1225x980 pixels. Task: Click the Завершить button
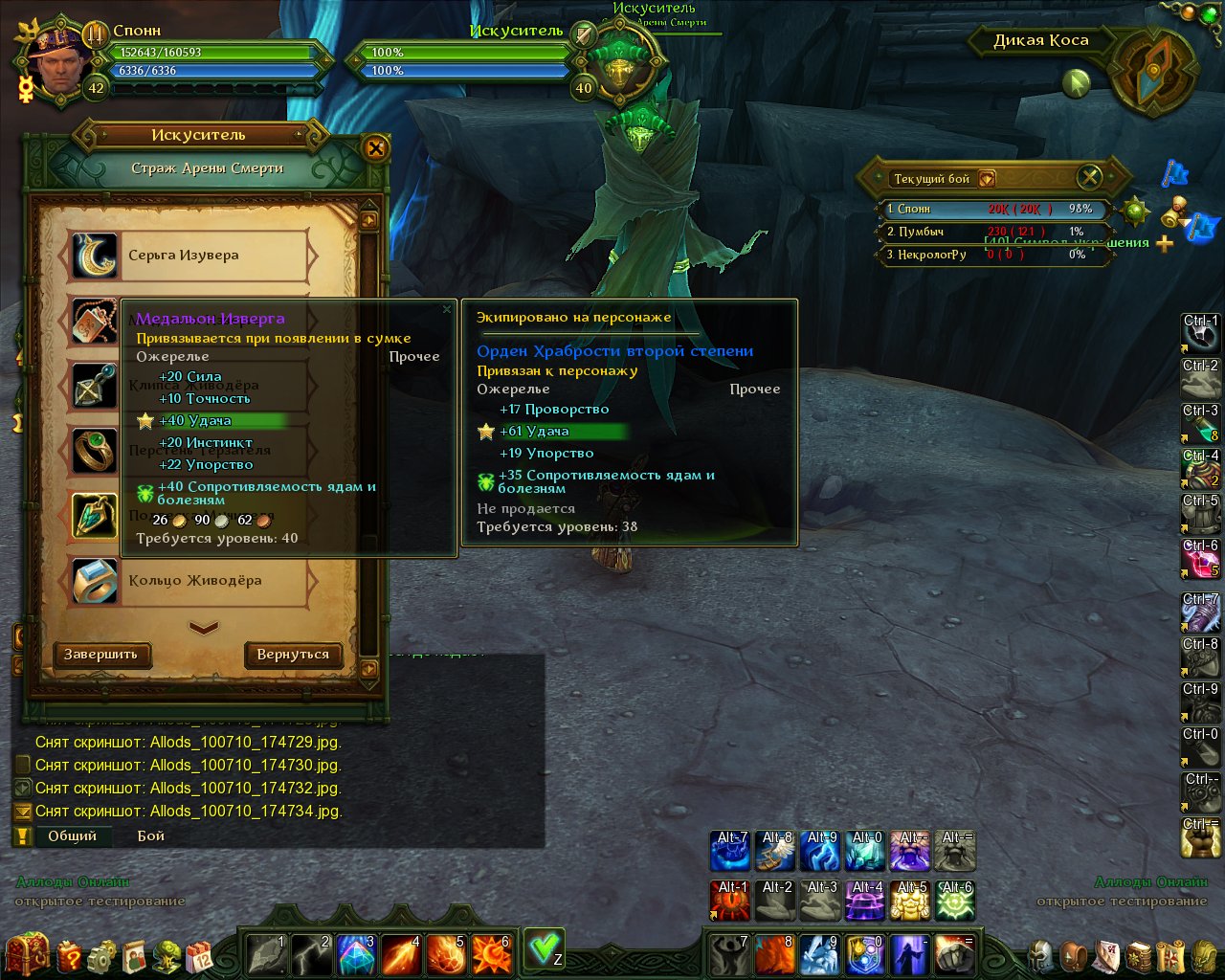click(100, 655)
